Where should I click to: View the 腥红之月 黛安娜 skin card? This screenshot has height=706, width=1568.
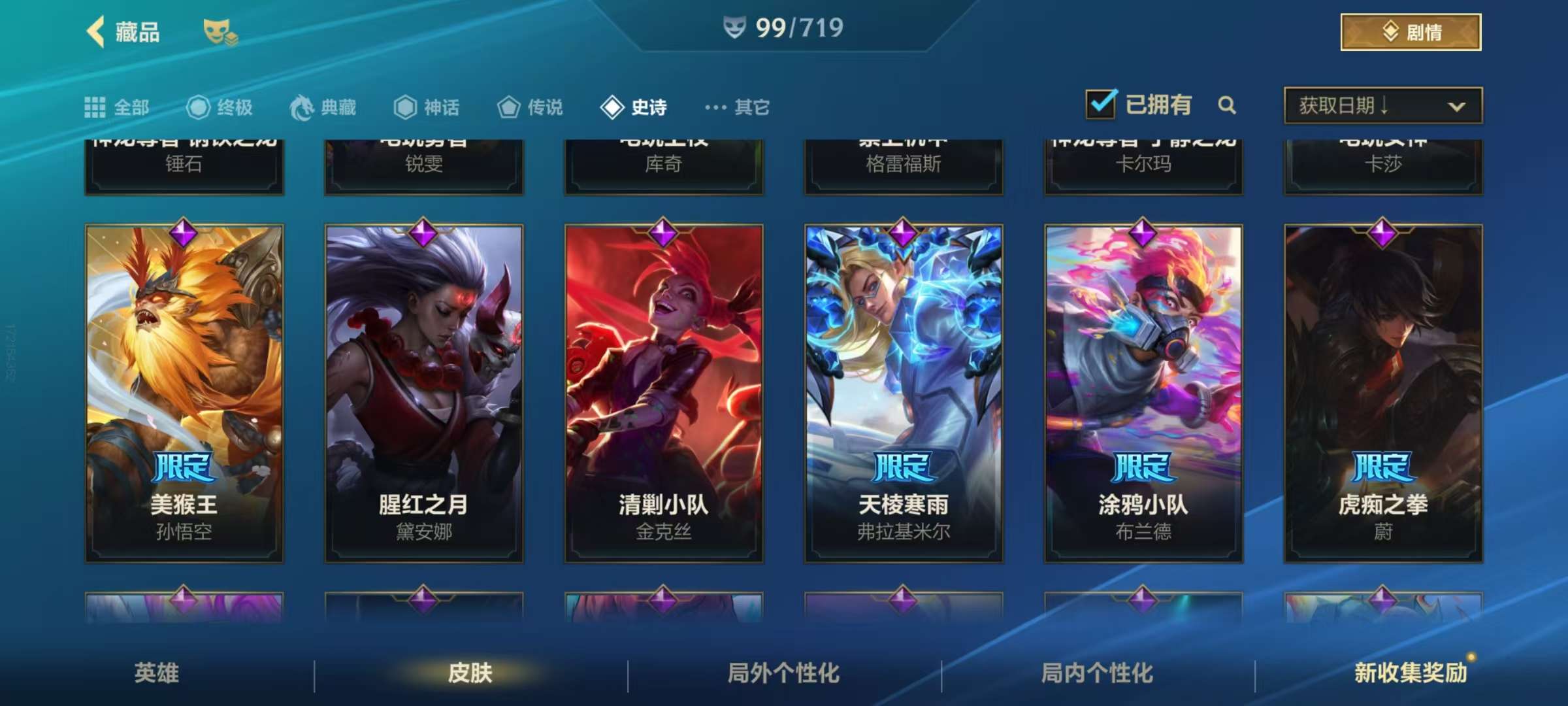coord(424,394)
